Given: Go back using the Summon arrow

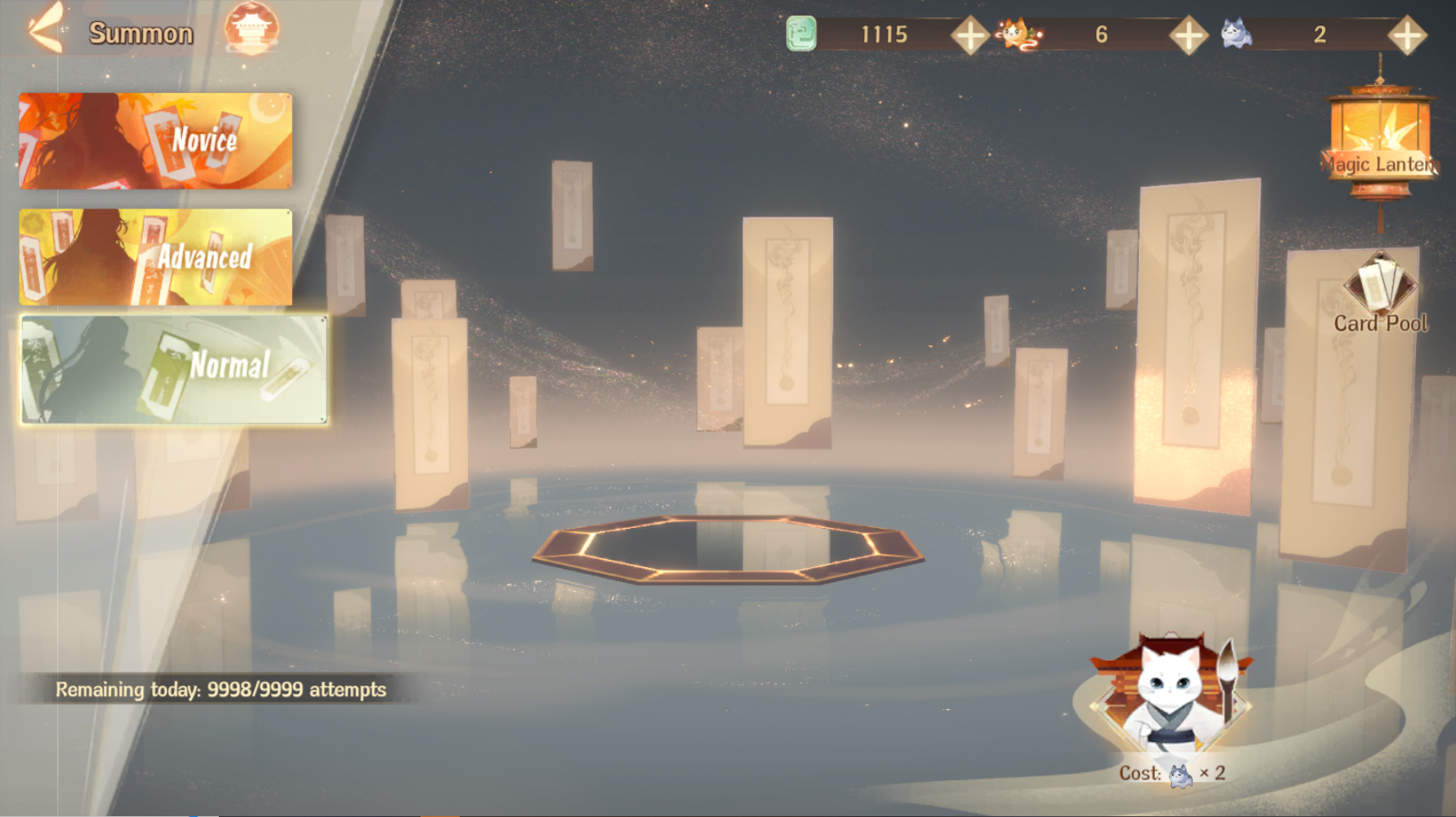Looking at the screenshot, I should point(45,30).
